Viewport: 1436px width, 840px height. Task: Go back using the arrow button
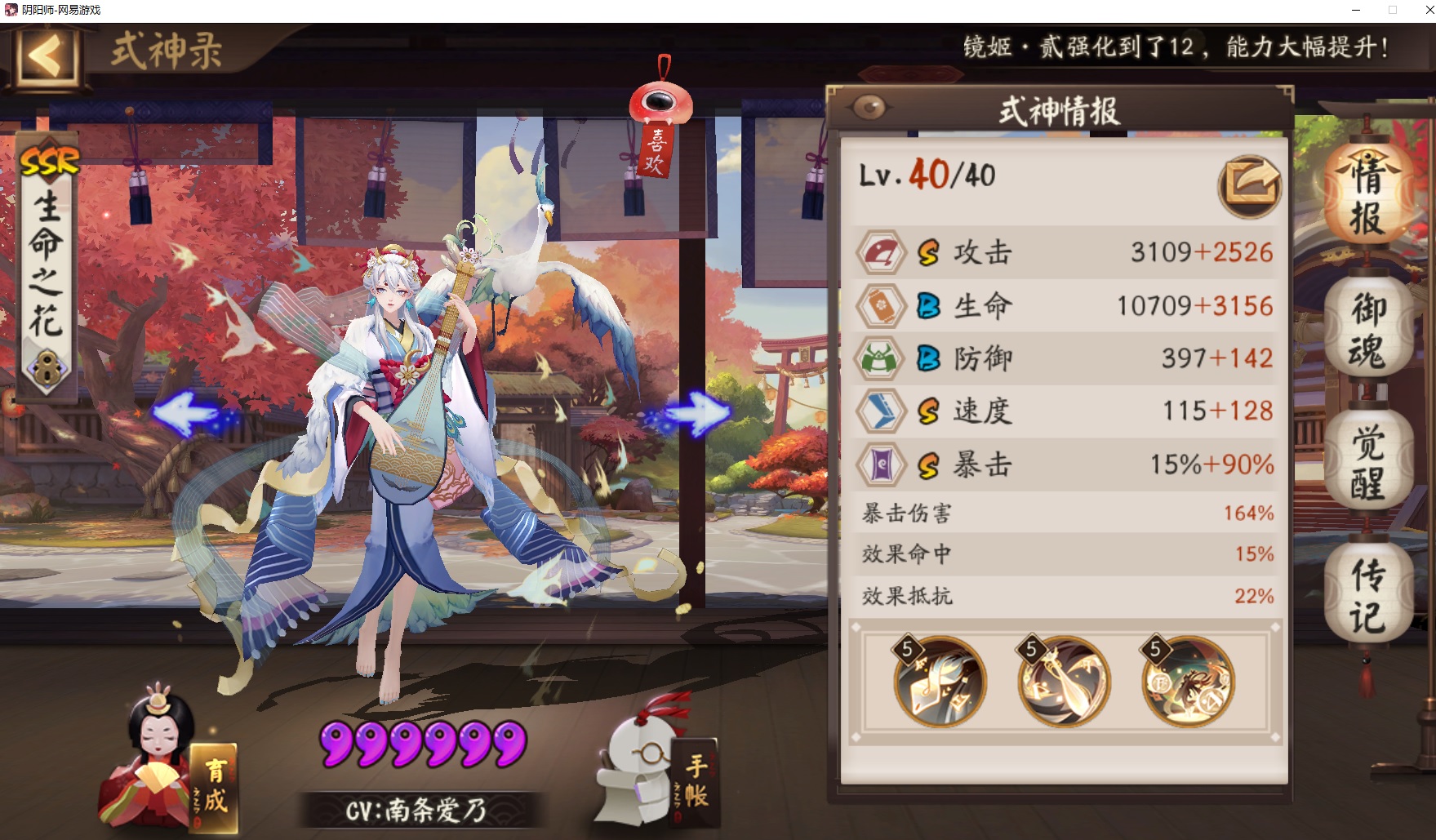pos(46,57)
